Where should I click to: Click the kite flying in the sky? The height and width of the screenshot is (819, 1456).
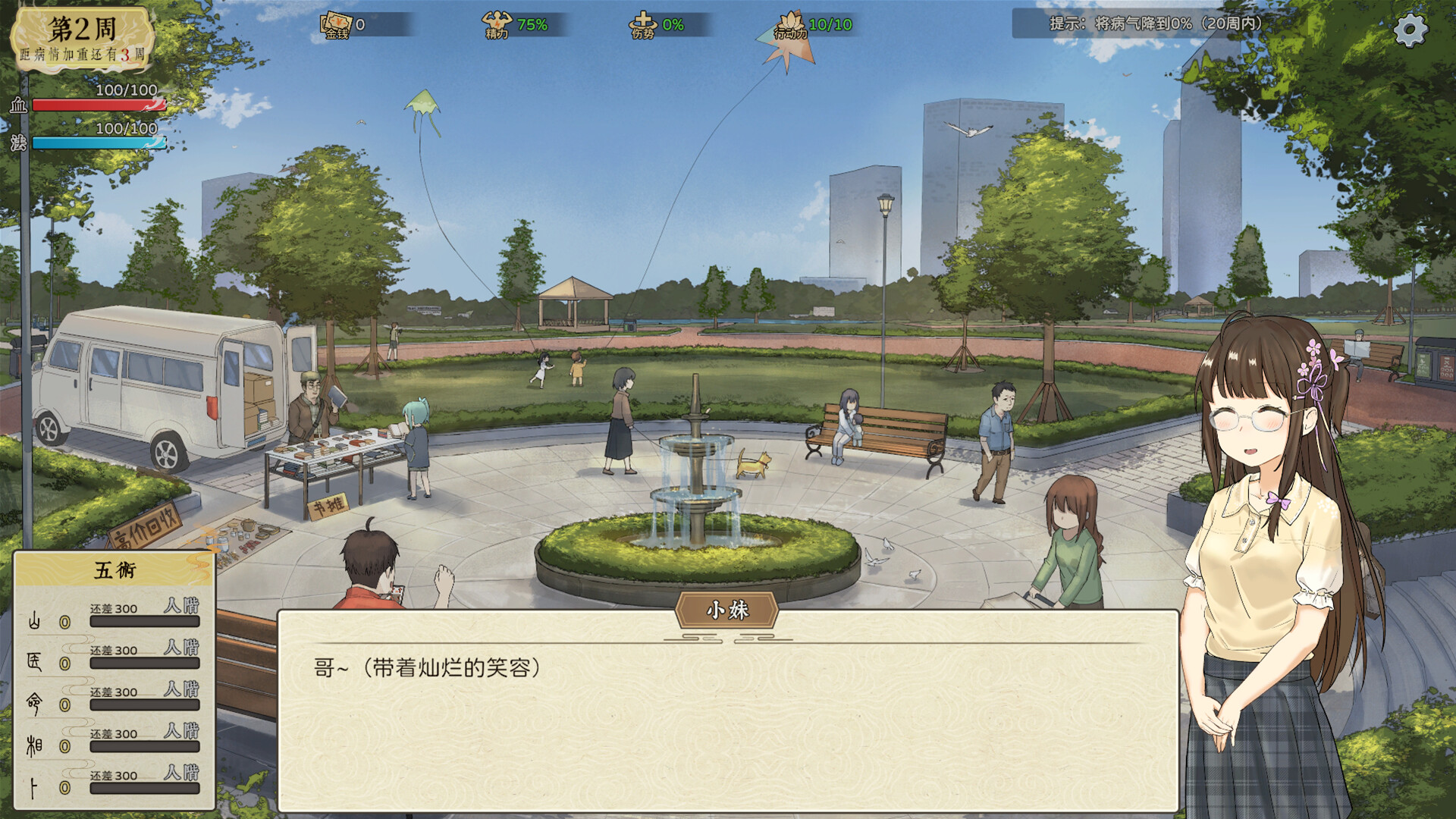[x=422, y=100]
